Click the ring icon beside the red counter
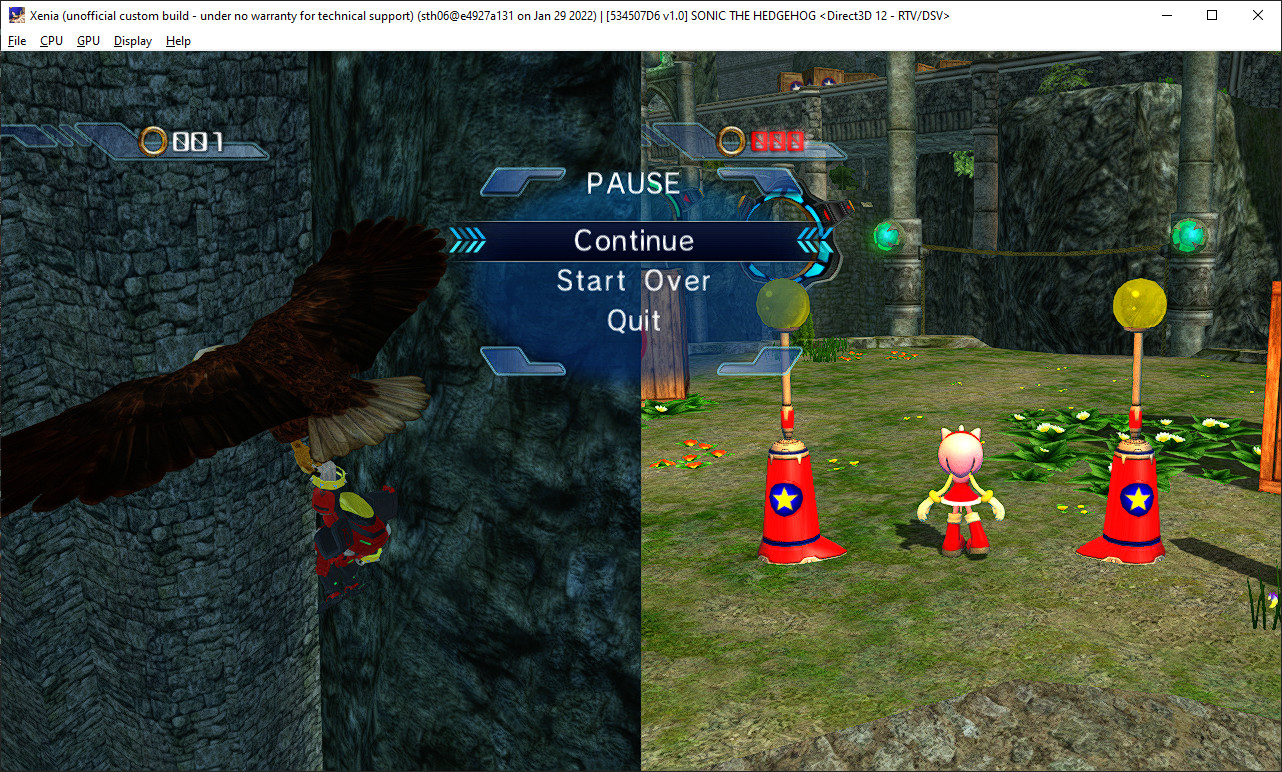 [x=733, y=141]
